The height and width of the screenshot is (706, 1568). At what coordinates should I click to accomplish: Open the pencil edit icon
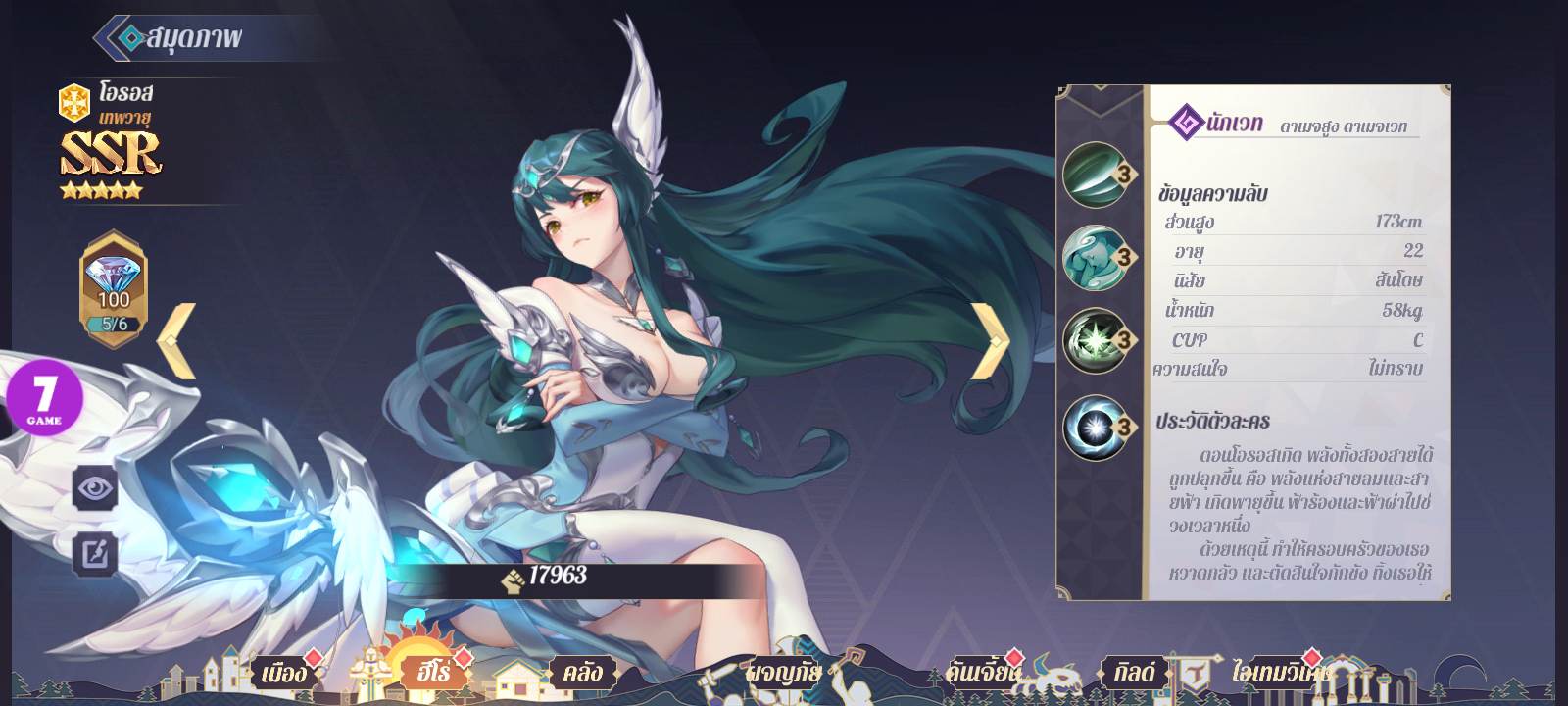click(95, 554)
